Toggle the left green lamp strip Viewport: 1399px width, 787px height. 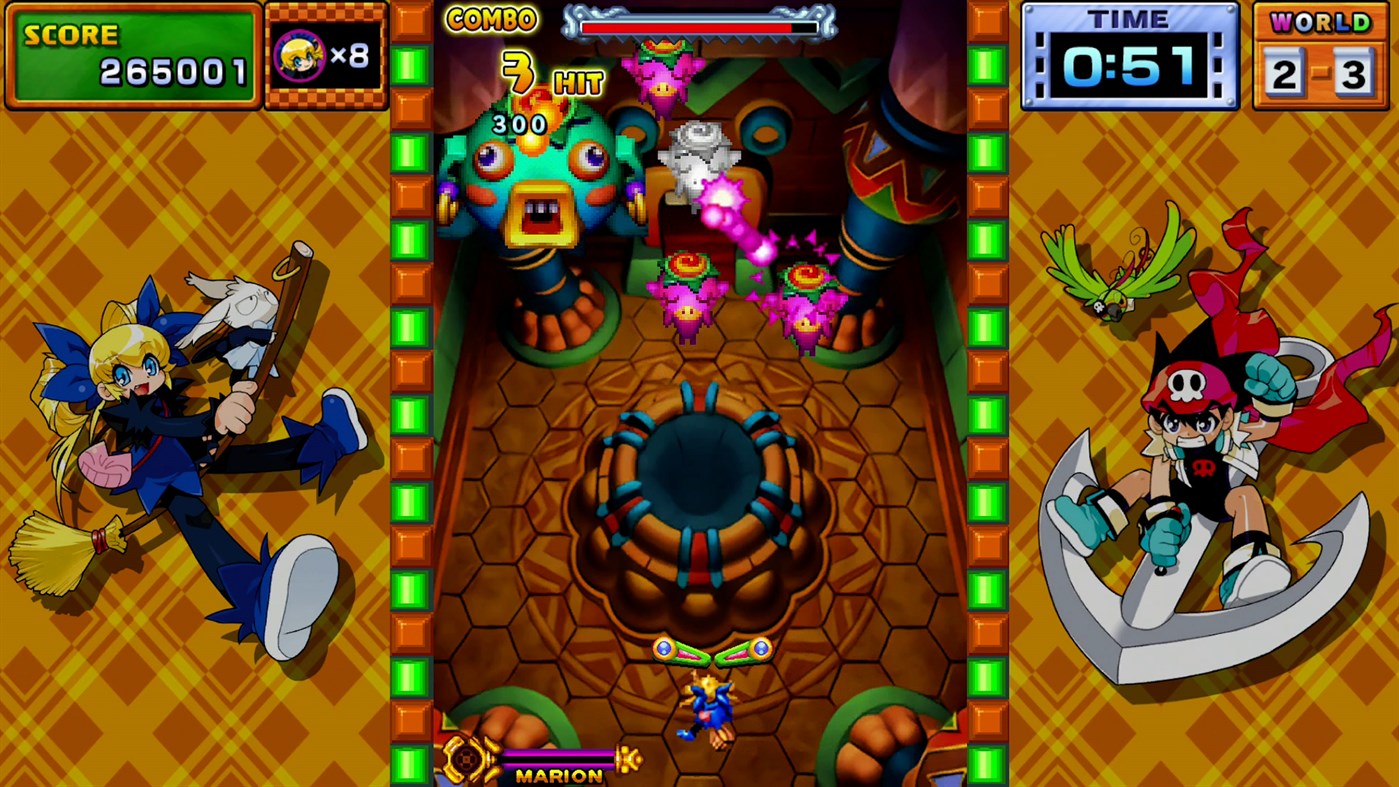tap(410, 400)
